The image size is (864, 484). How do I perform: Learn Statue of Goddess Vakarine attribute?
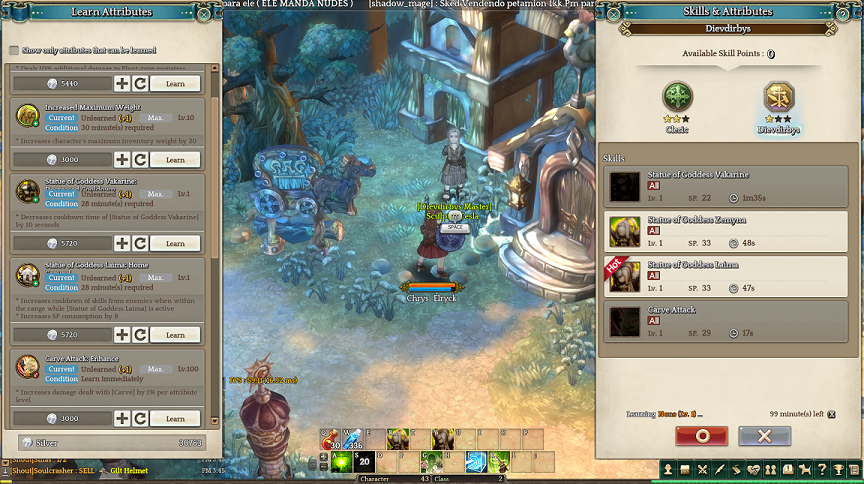175,243
